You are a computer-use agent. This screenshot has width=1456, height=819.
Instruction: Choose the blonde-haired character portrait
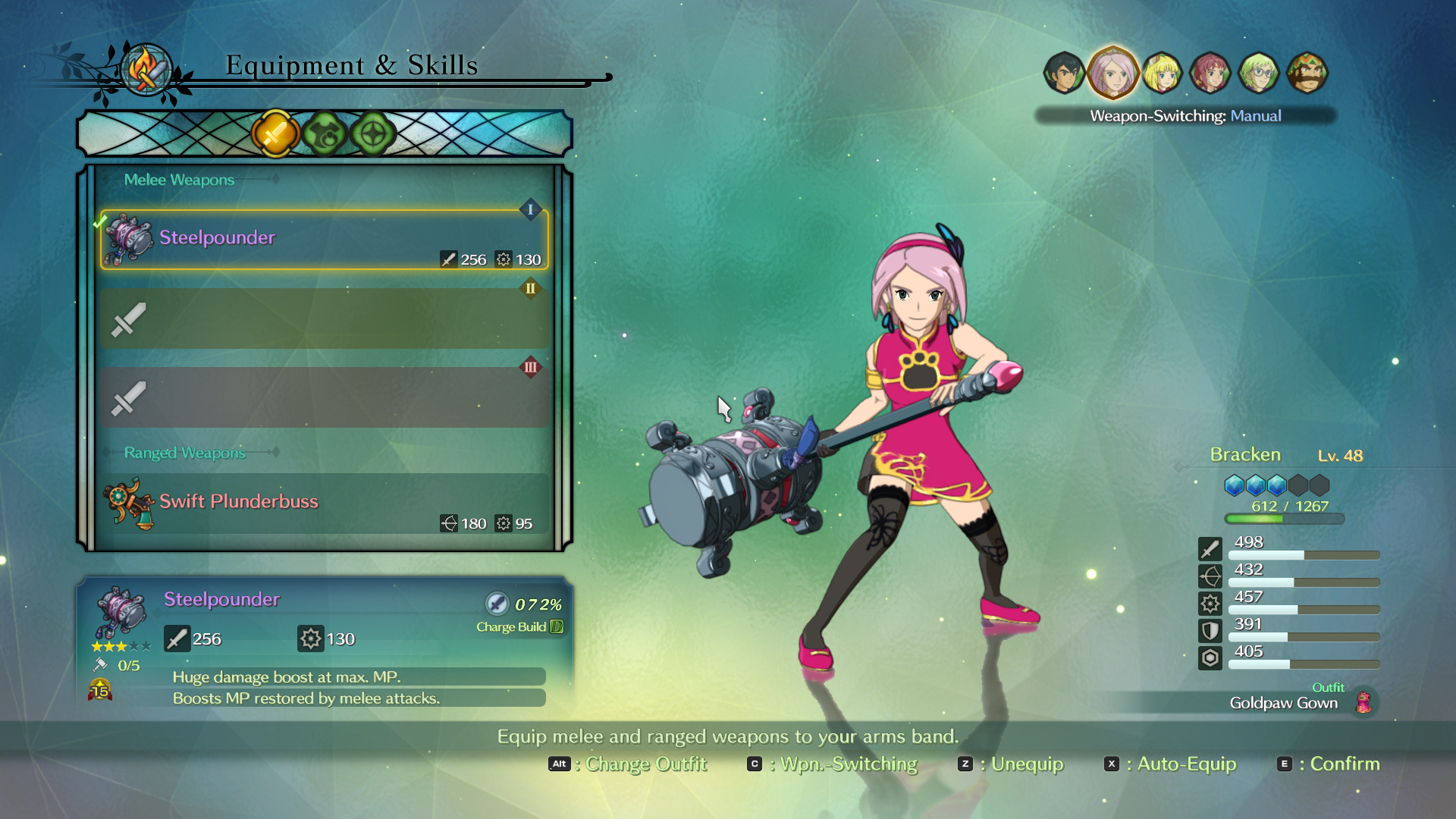[1162, 73]
